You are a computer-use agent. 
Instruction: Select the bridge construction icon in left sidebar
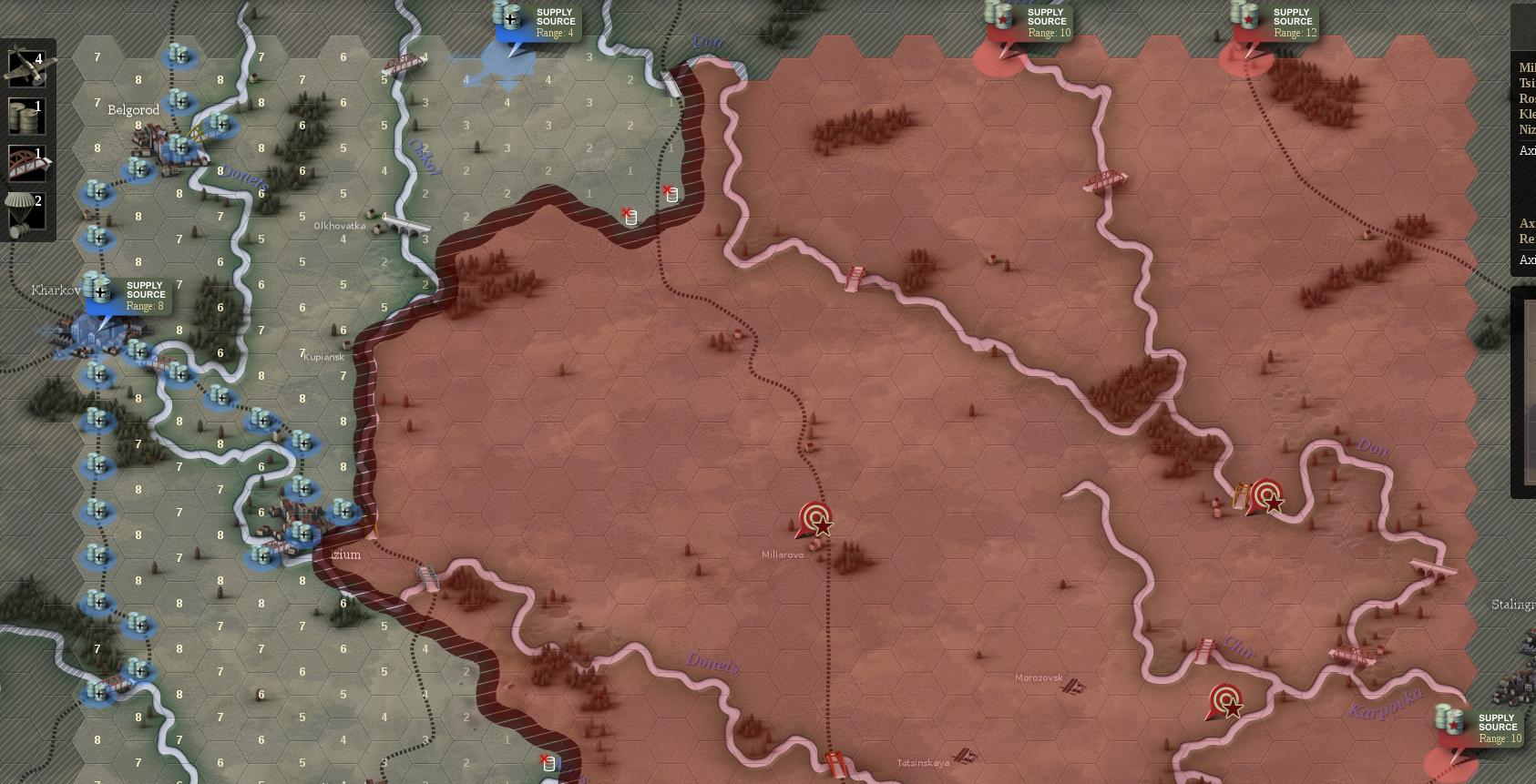click(27, 162)
